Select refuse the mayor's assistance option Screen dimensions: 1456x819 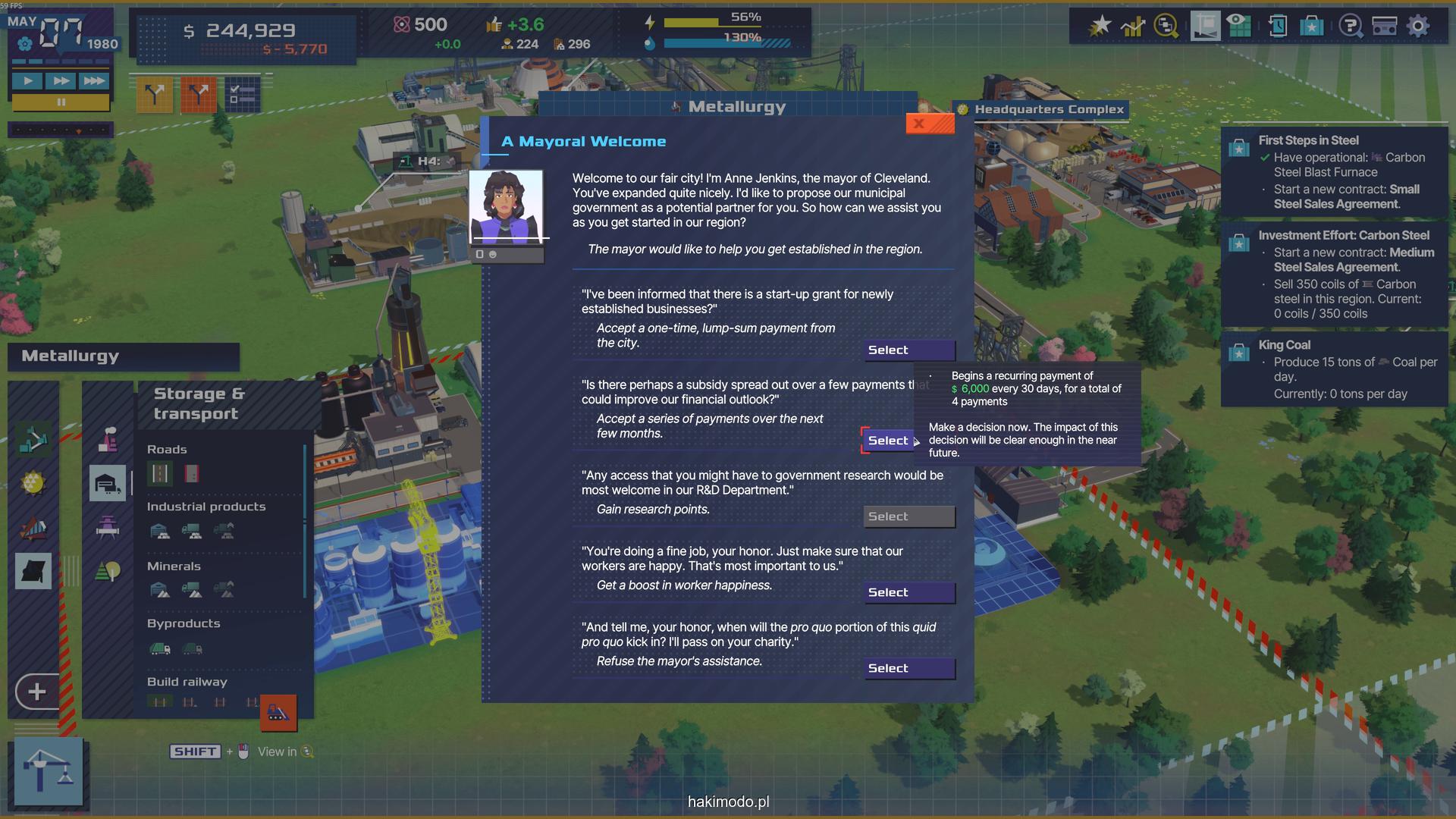click(909, 669)
